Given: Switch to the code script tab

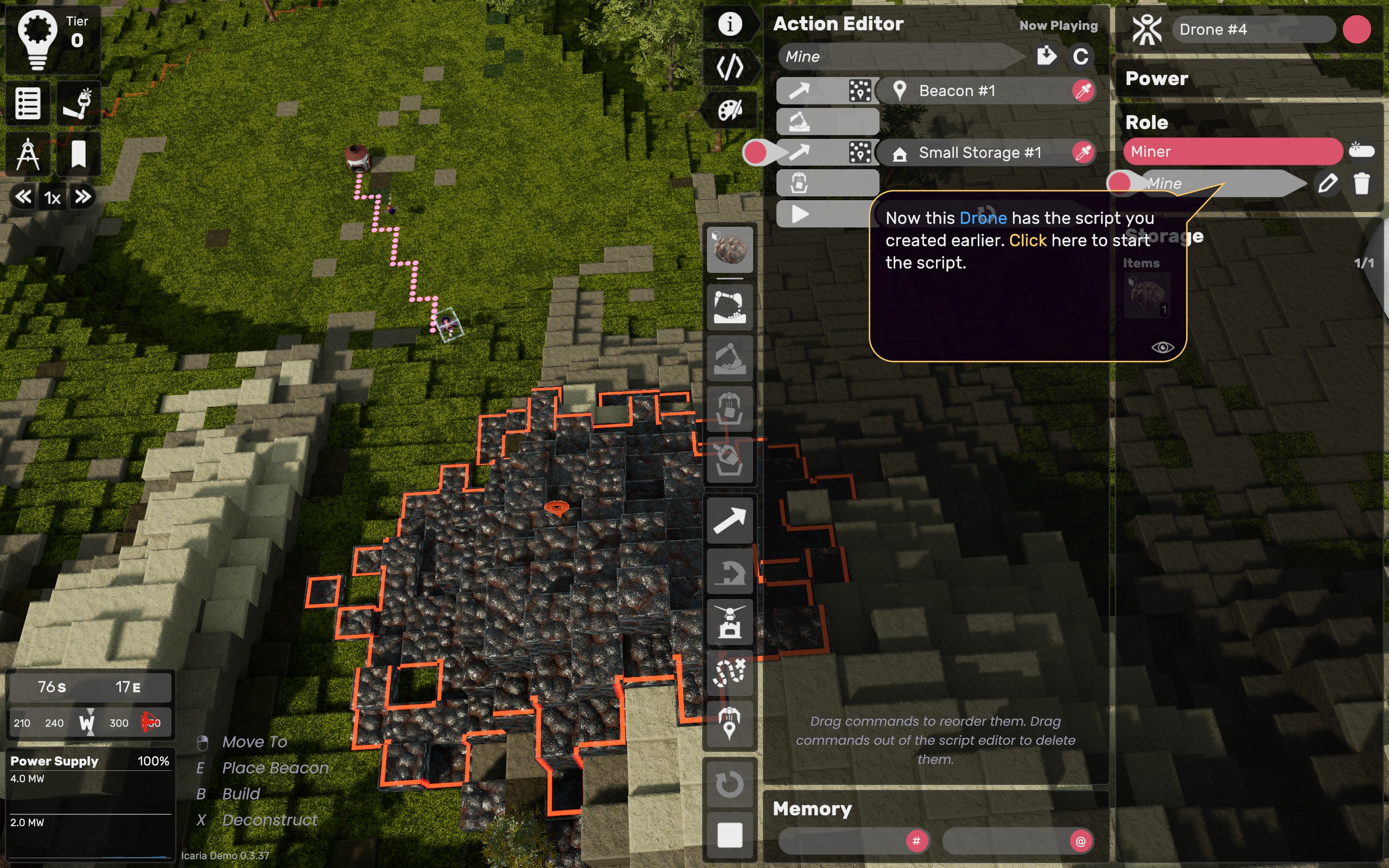Looking at the screenshot, I should 730,67.
